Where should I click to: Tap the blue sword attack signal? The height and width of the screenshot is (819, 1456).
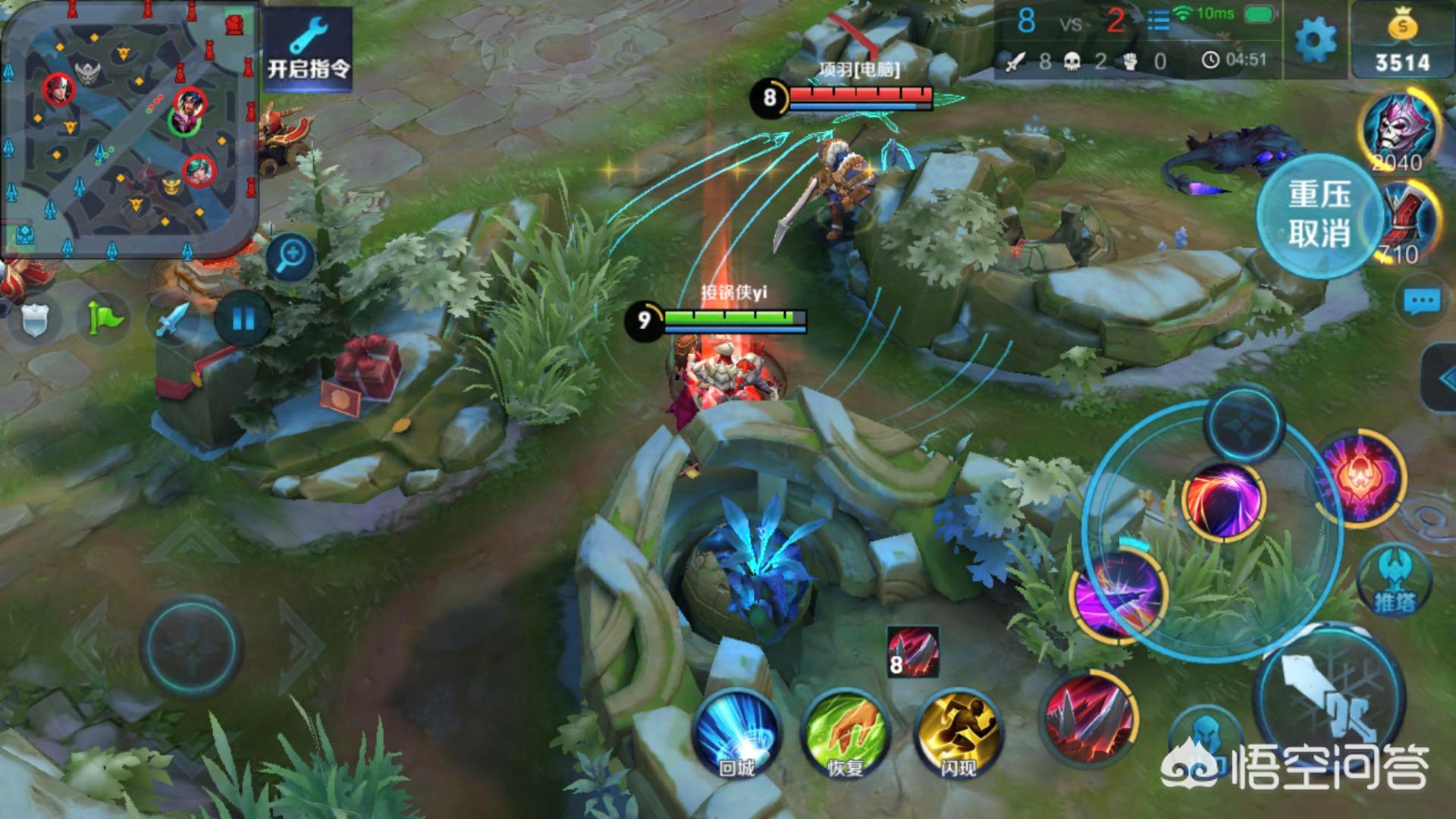point(174,318)
